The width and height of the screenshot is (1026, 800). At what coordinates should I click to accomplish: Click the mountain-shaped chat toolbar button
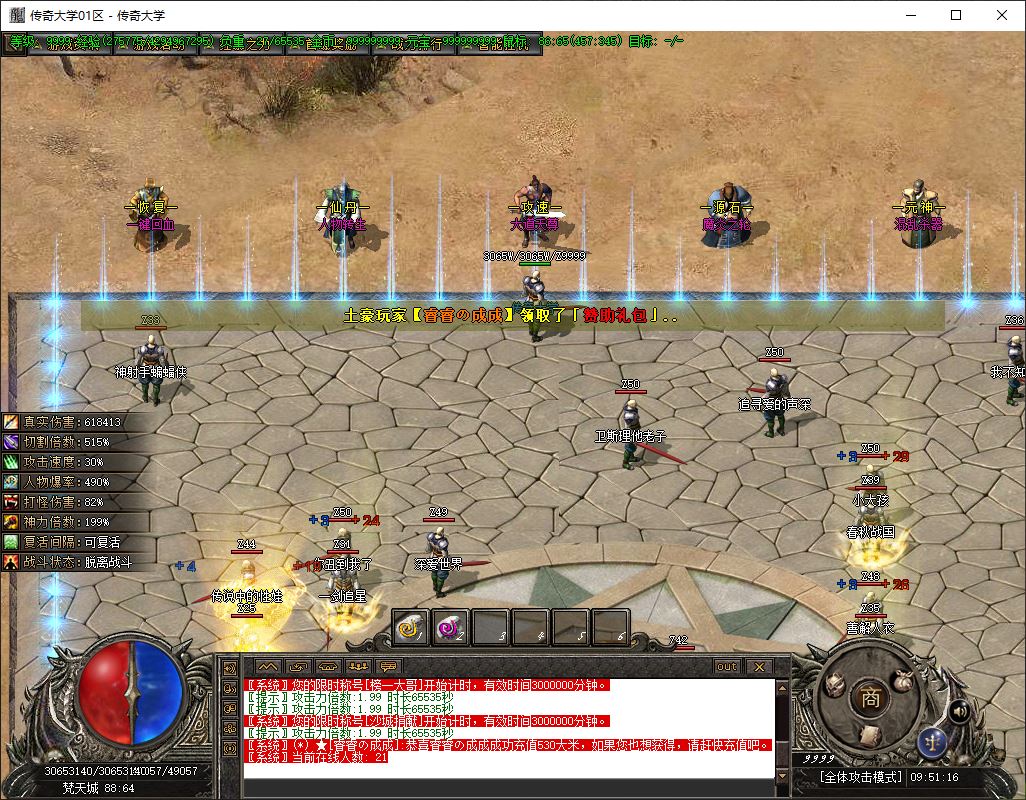pyautogui.click(x=267, y=666)
